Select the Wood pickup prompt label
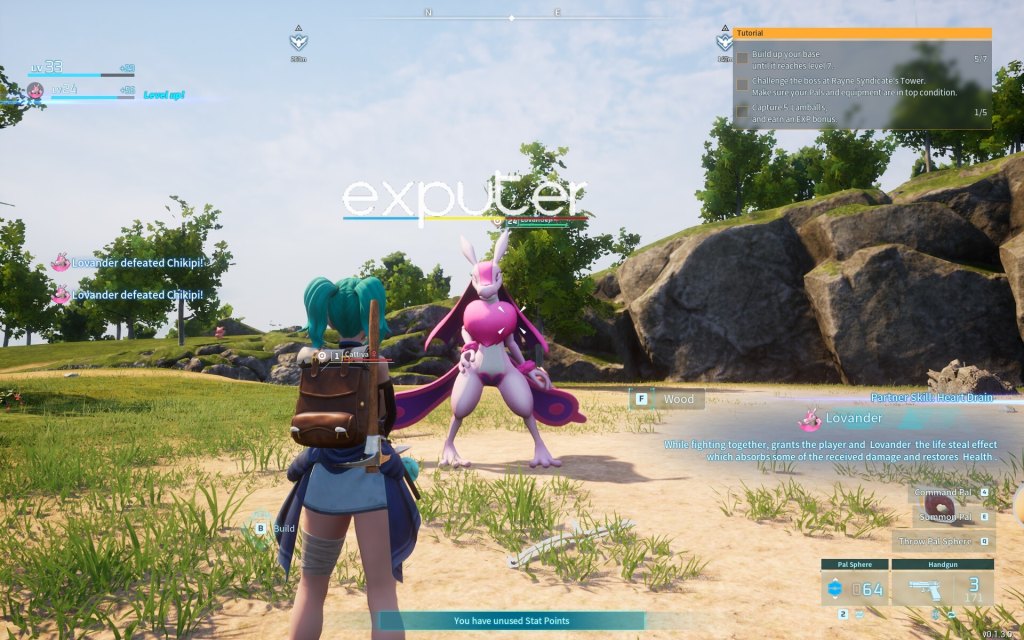Screen dimensions: 1024x640 [x=677, y=399]
